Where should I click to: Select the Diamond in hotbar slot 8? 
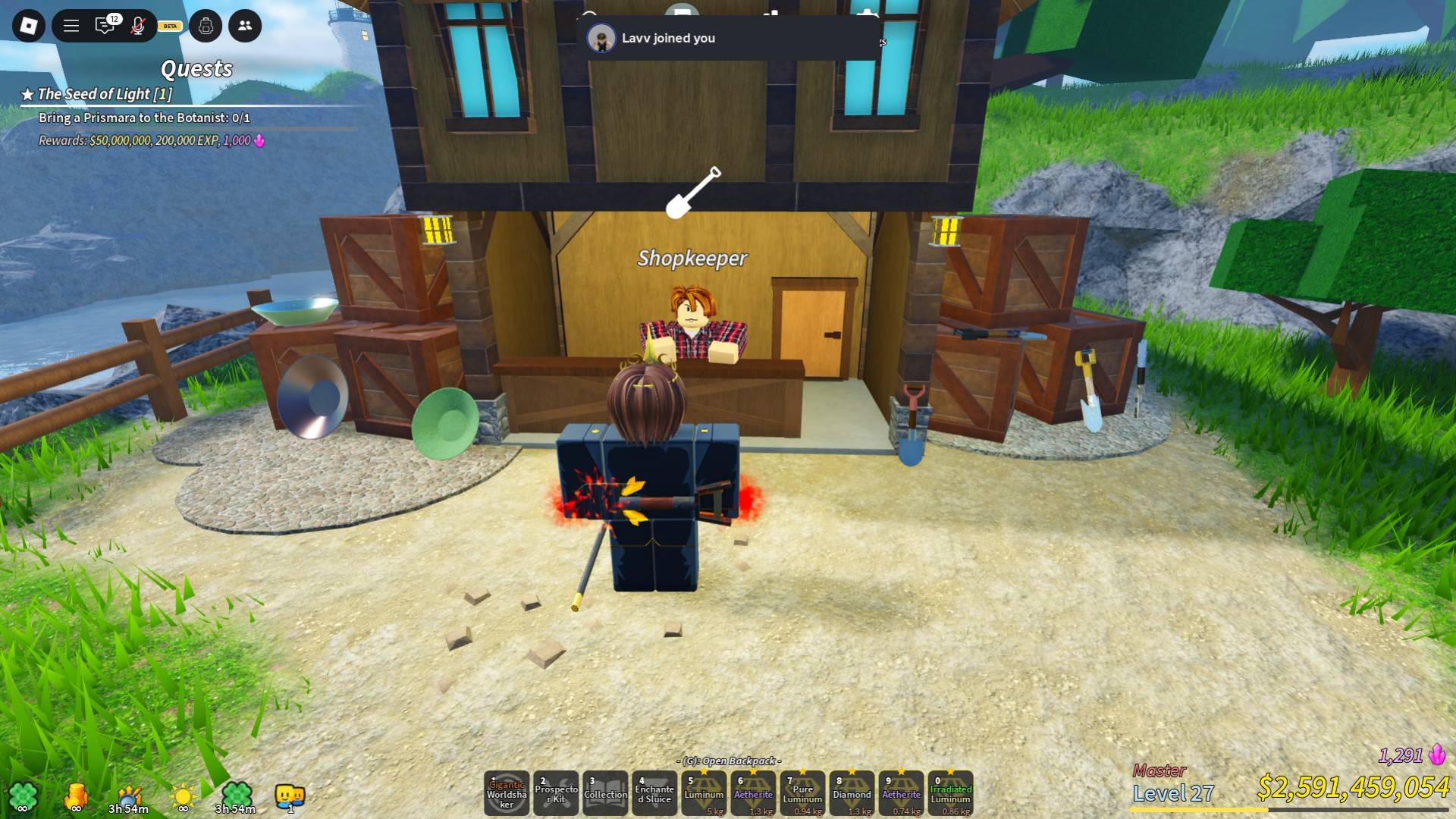click(852, 793)
